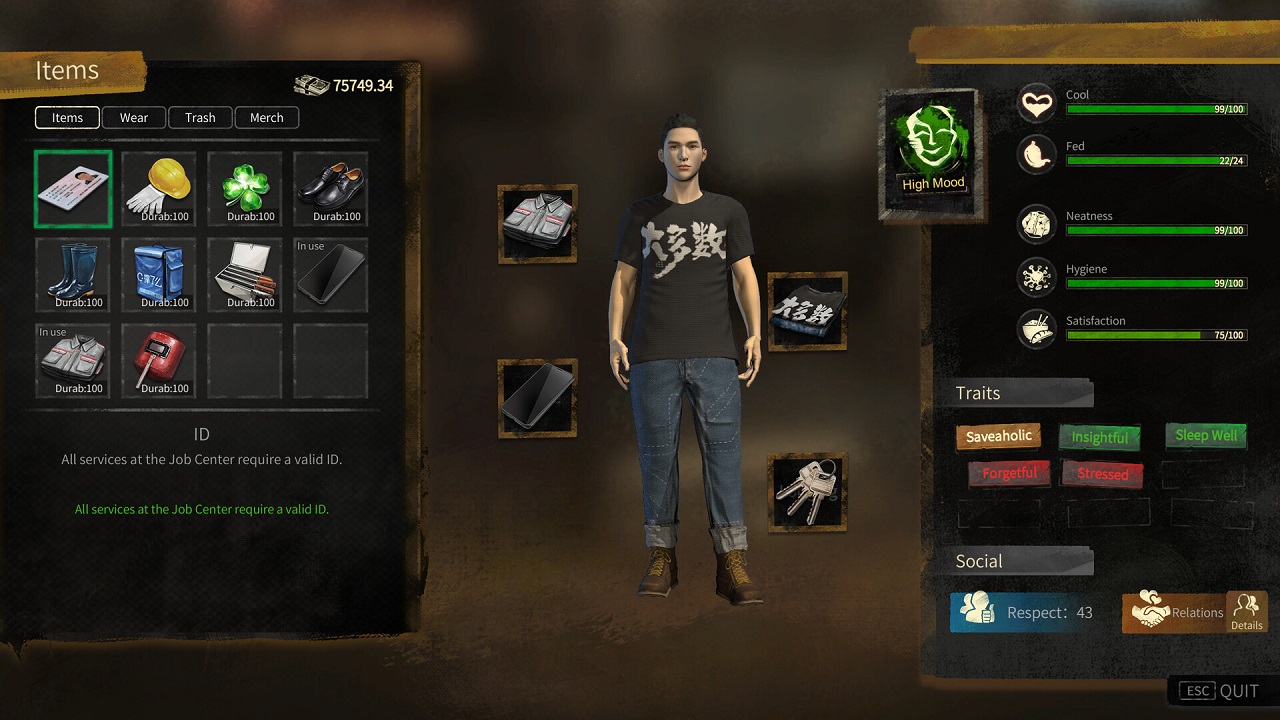Screen dimensions: 1280x720
Task: Click the in-use phone inventory slot
Action: point(331,275)
